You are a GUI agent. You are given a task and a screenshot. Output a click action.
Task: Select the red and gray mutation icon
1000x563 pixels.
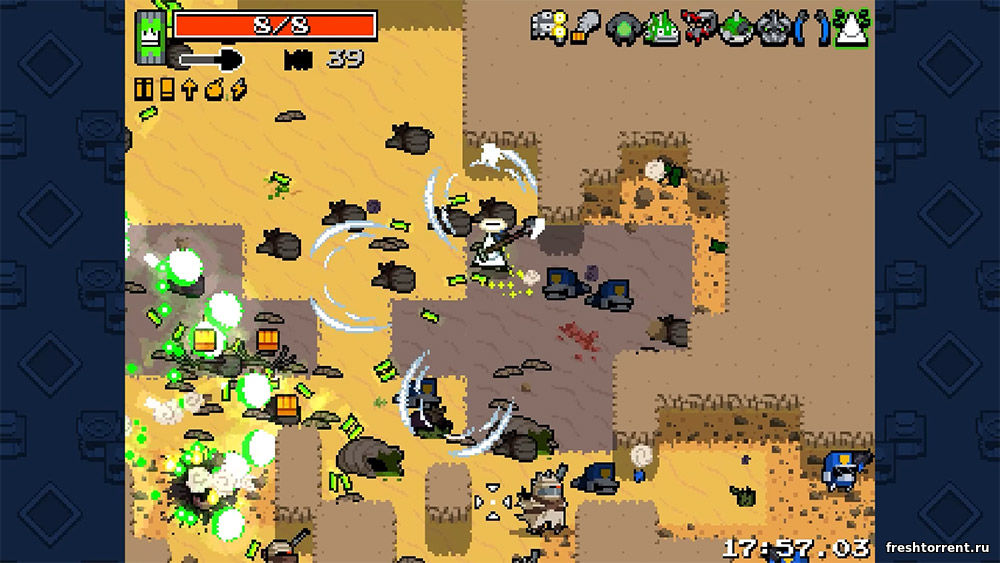point(698,27)
